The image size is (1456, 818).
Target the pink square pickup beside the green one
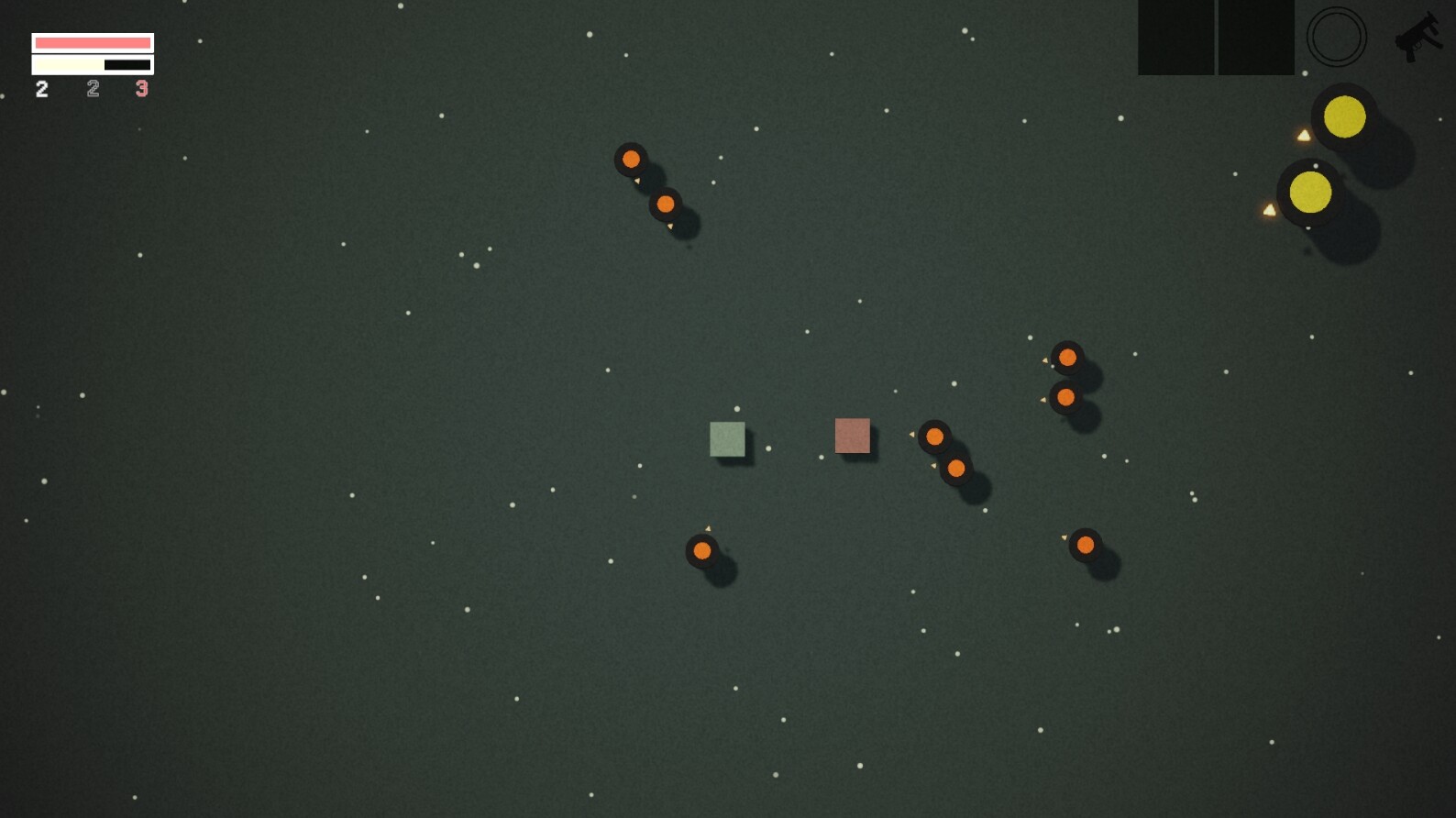[852, 437]
